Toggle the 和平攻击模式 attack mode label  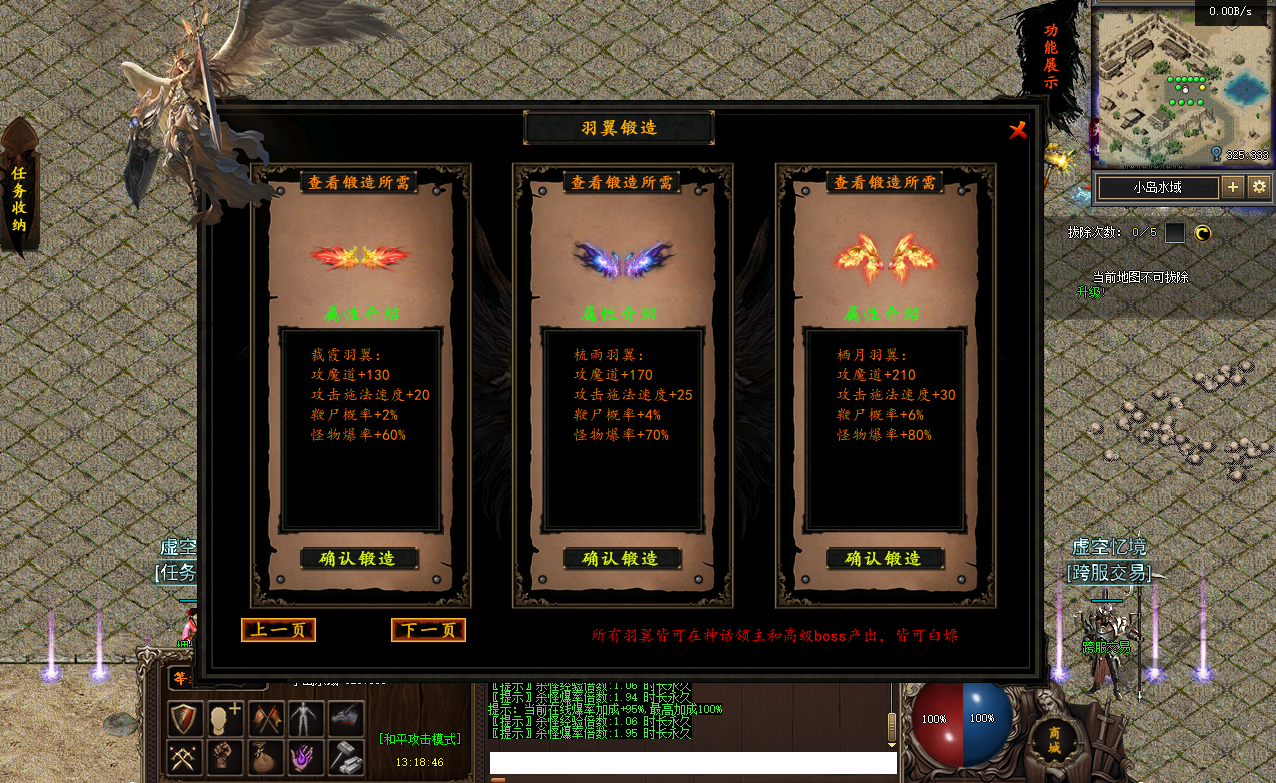click(x=420, y=739)
